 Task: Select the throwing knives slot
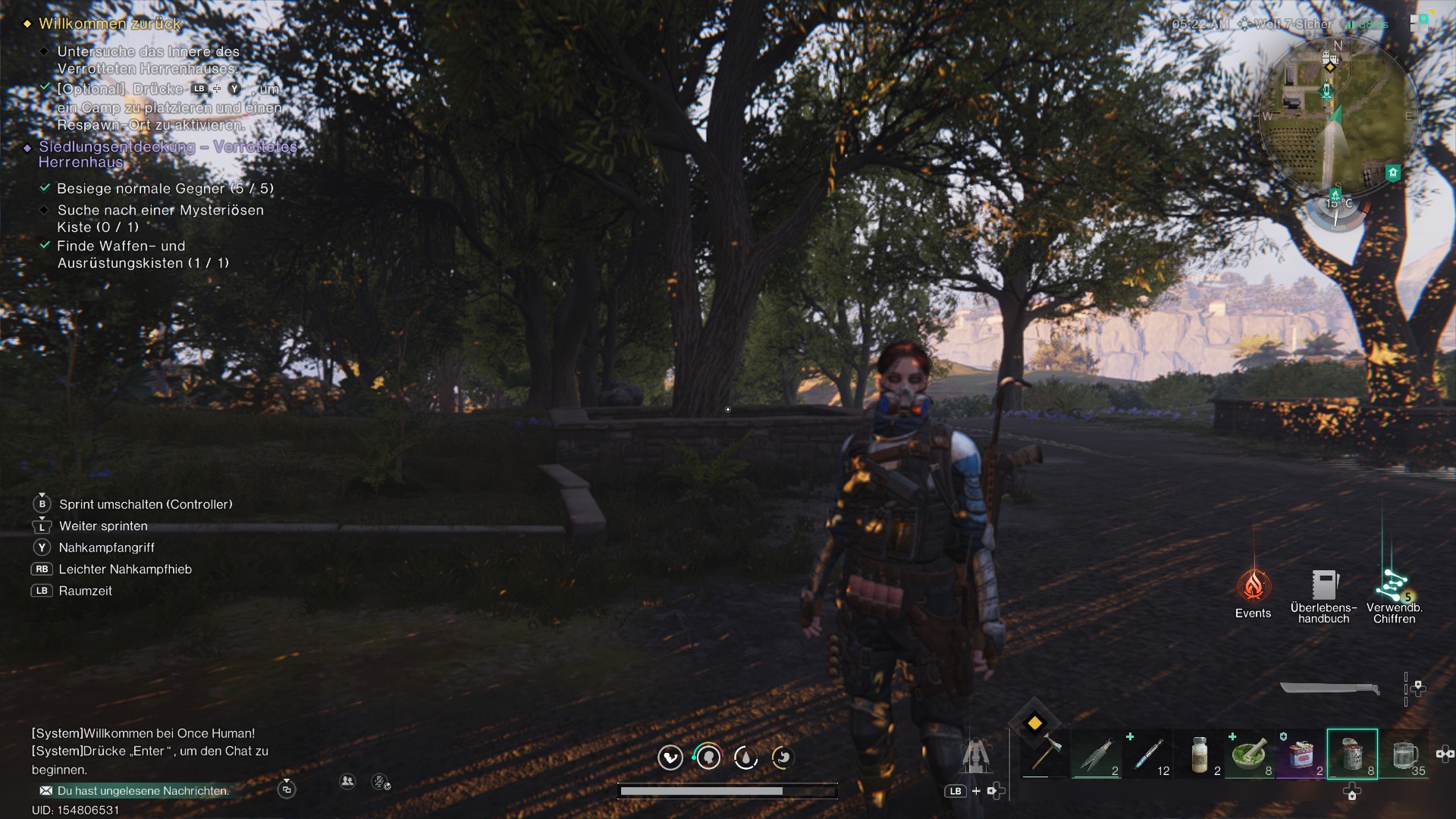[1096, 755]
